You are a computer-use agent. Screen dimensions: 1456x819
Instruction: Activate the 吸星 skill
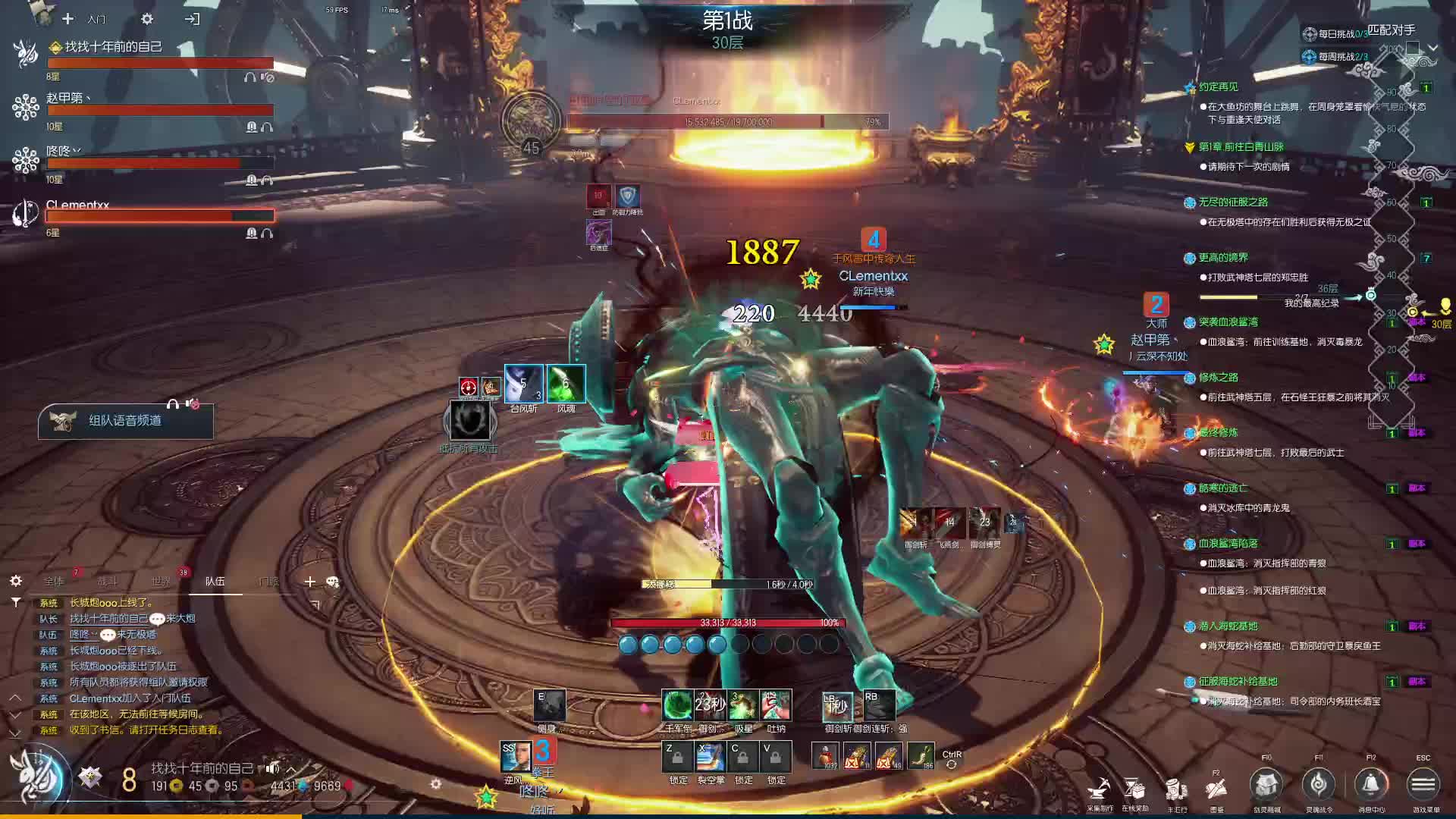743,705
